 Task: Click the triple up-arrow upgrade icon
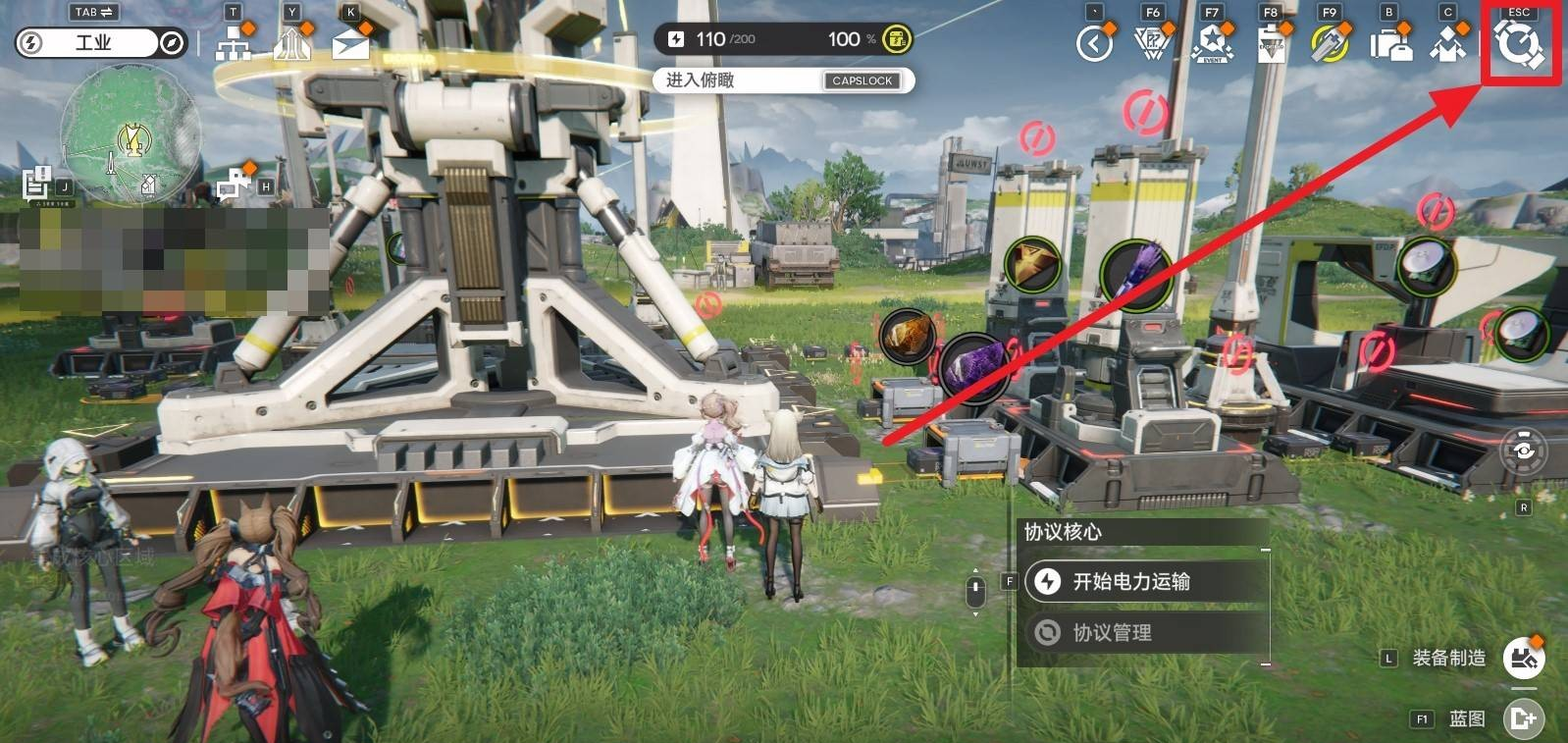click(x=291, y=44)
